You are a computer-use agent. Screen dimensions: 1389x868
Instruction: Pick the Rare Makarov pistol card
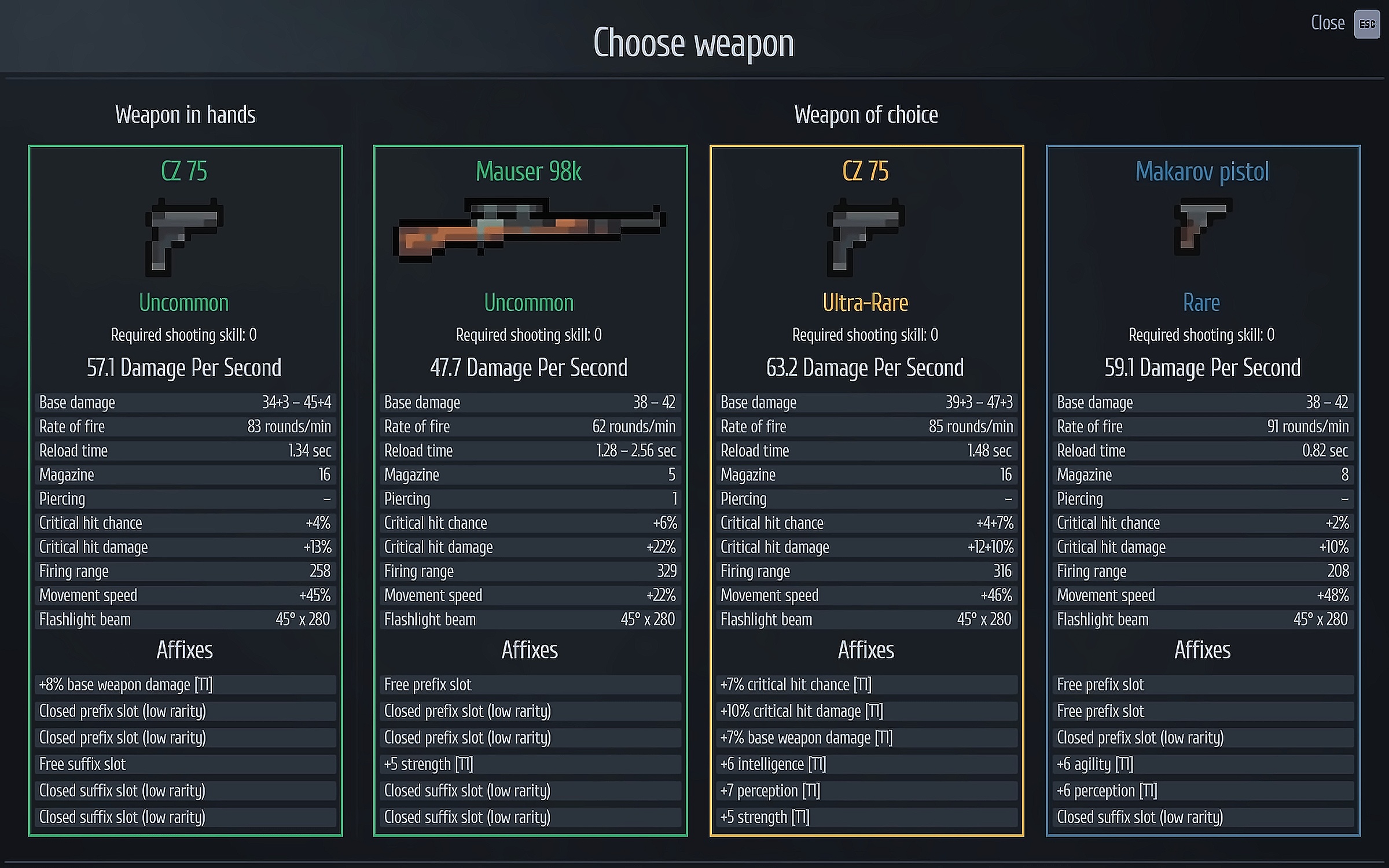(1202, 490)
